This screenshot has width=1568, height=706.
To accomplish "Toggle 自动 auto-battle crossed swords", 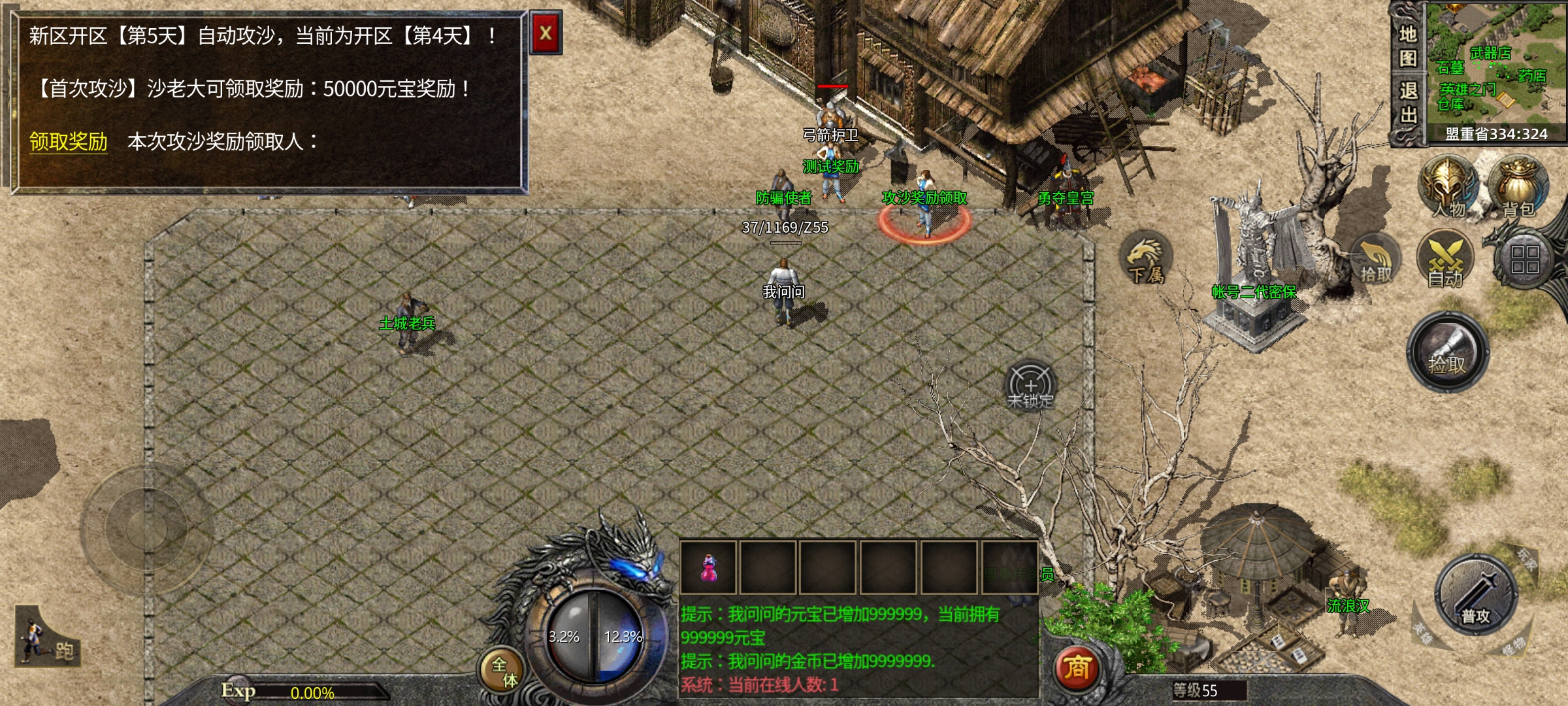I will tap(1445, 260).
